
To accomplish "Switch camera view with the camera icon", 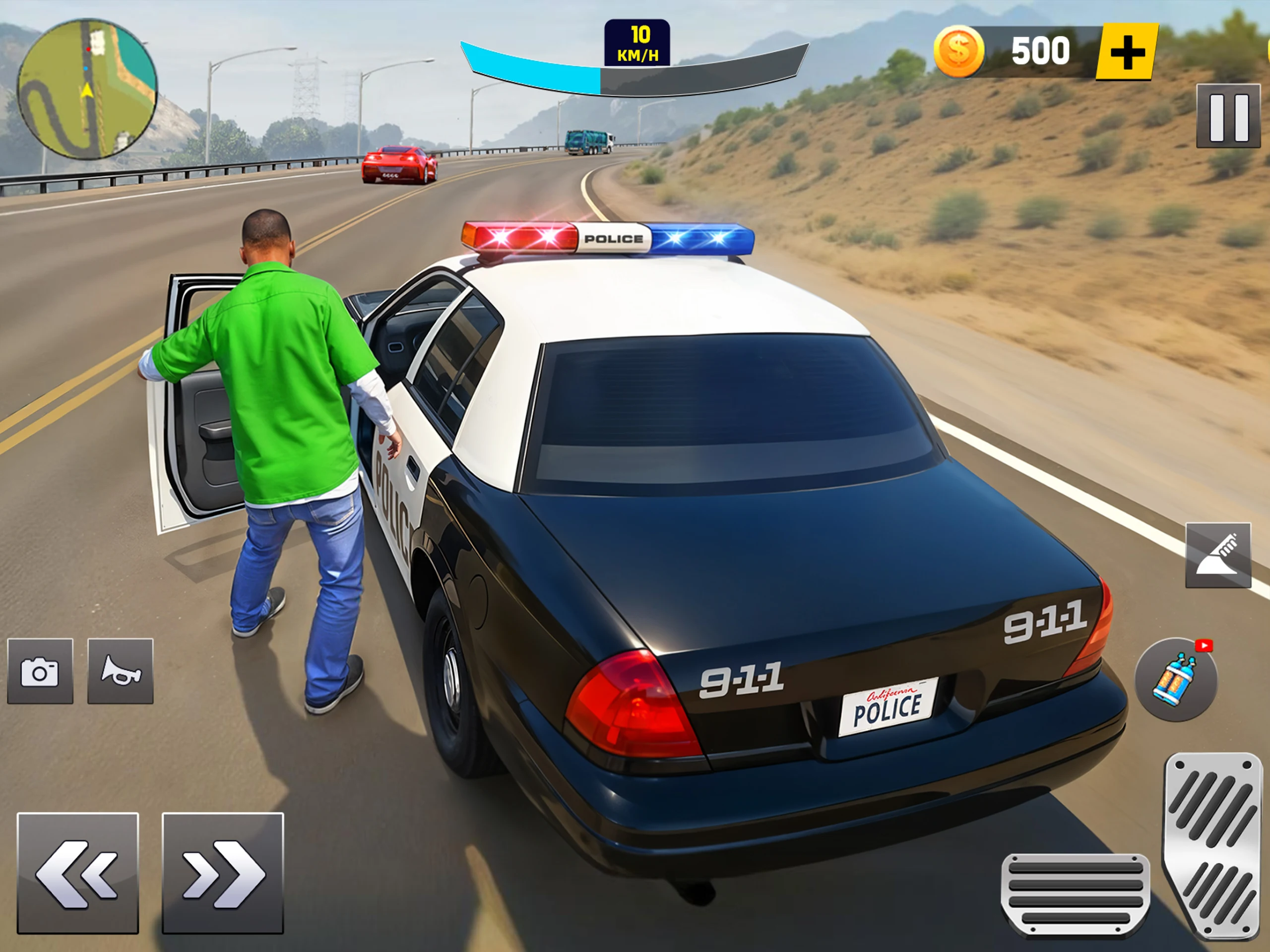I will pyautogui.click(x=40, y=671).
